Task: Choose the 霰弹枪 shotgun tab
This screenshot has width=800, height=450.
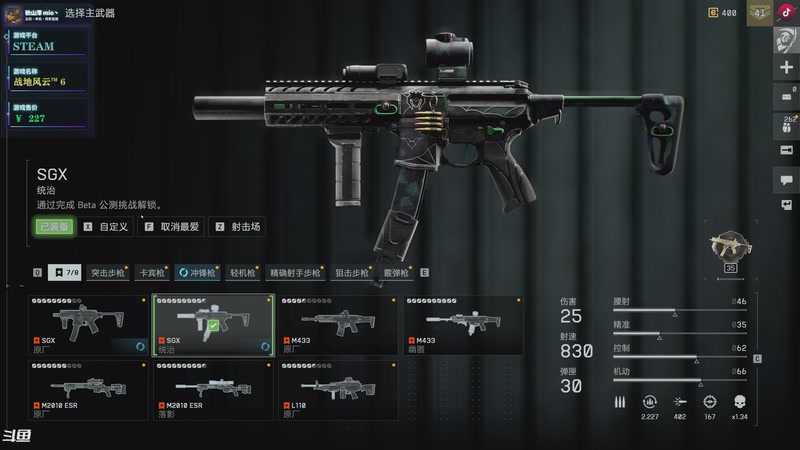Action: click(397, 272)
